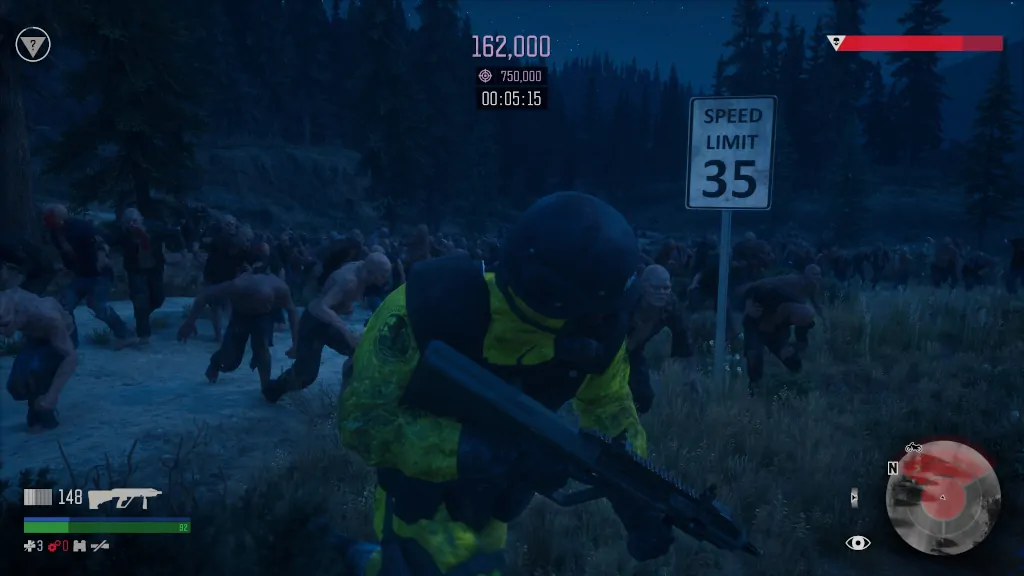
Task: Click the target score objective icon
Action: (486, 76)
